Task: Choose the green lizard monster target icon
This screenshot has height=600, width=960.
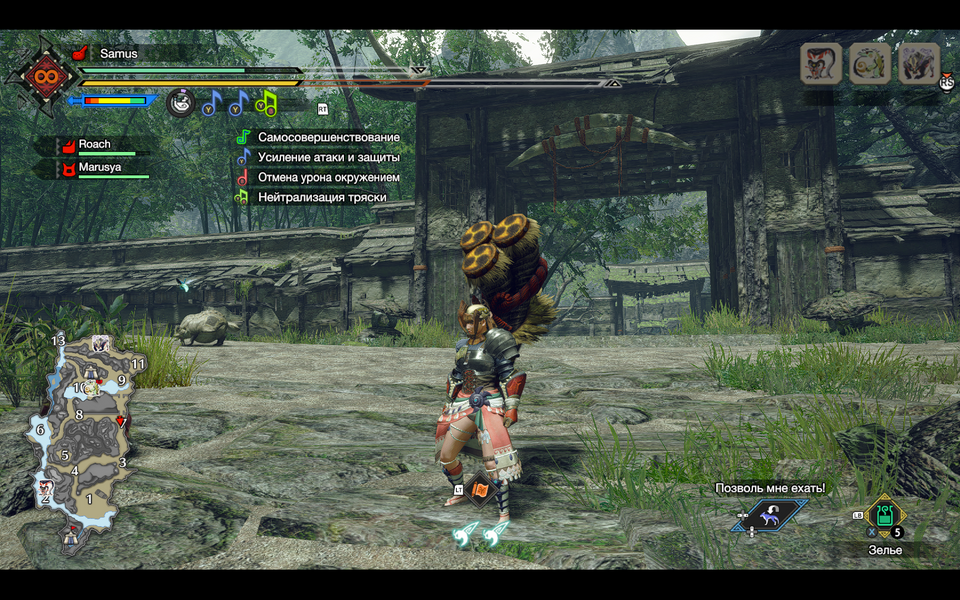Action: (870, 63)
